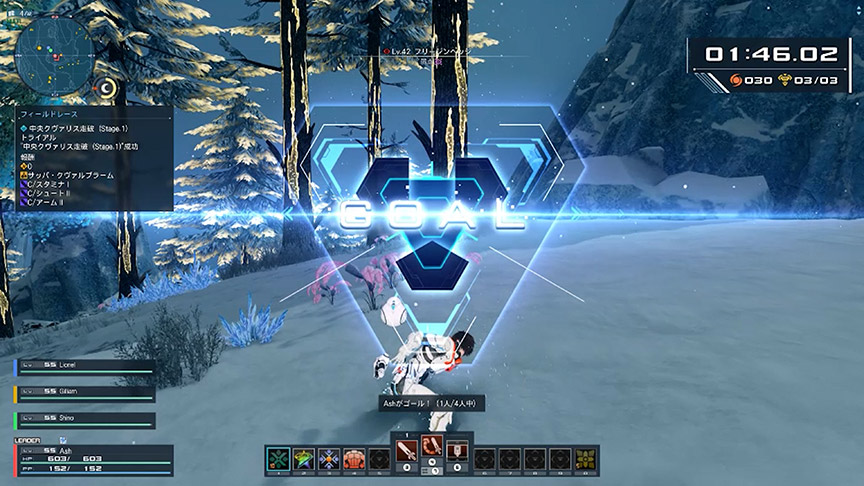Choose the orange whip weapon slot
The height and width of the screenshot is (486, 864).
(x=432, y=448)
